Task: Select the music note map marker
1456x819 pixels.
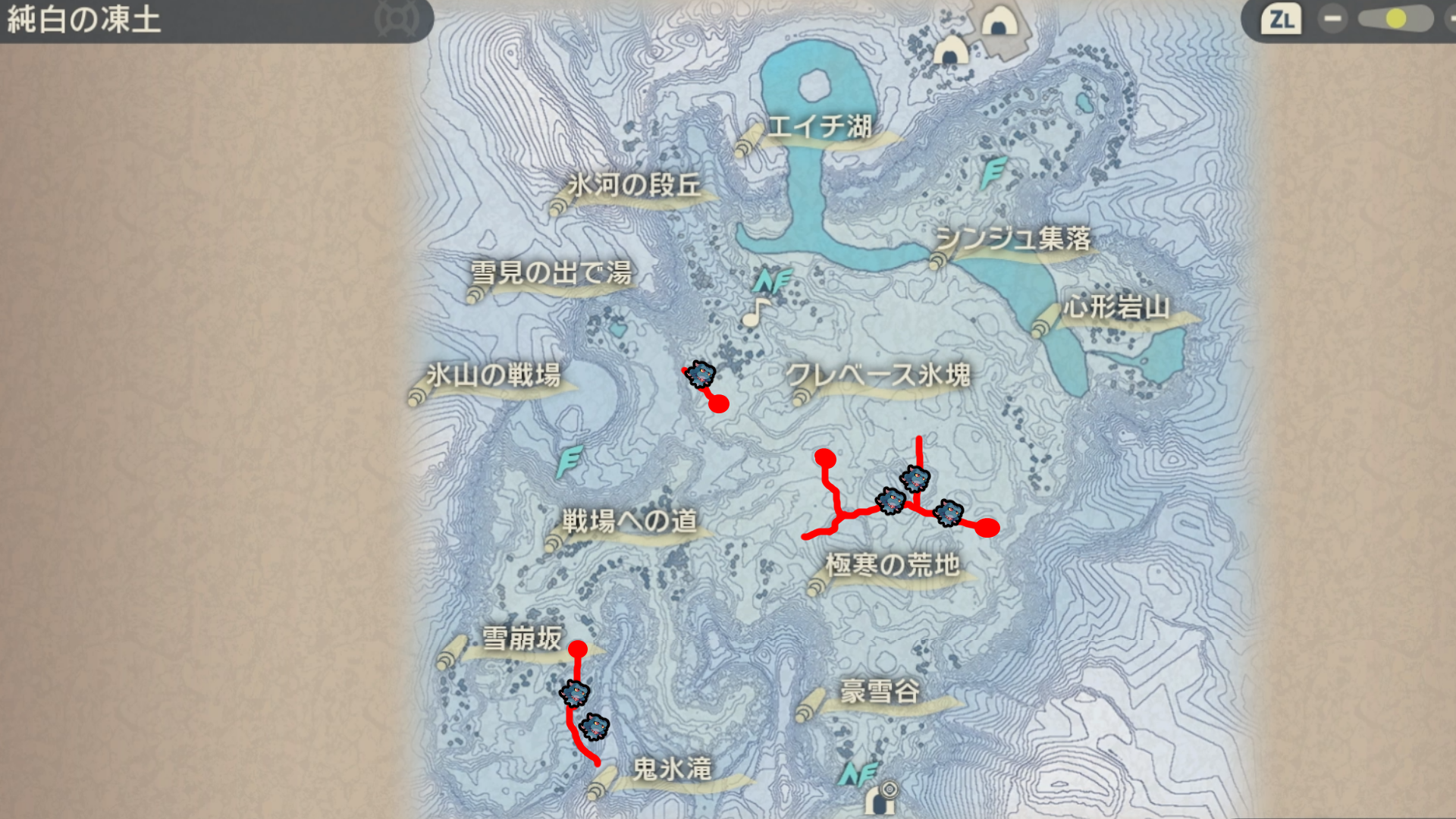Action: (x=755, y=312)
